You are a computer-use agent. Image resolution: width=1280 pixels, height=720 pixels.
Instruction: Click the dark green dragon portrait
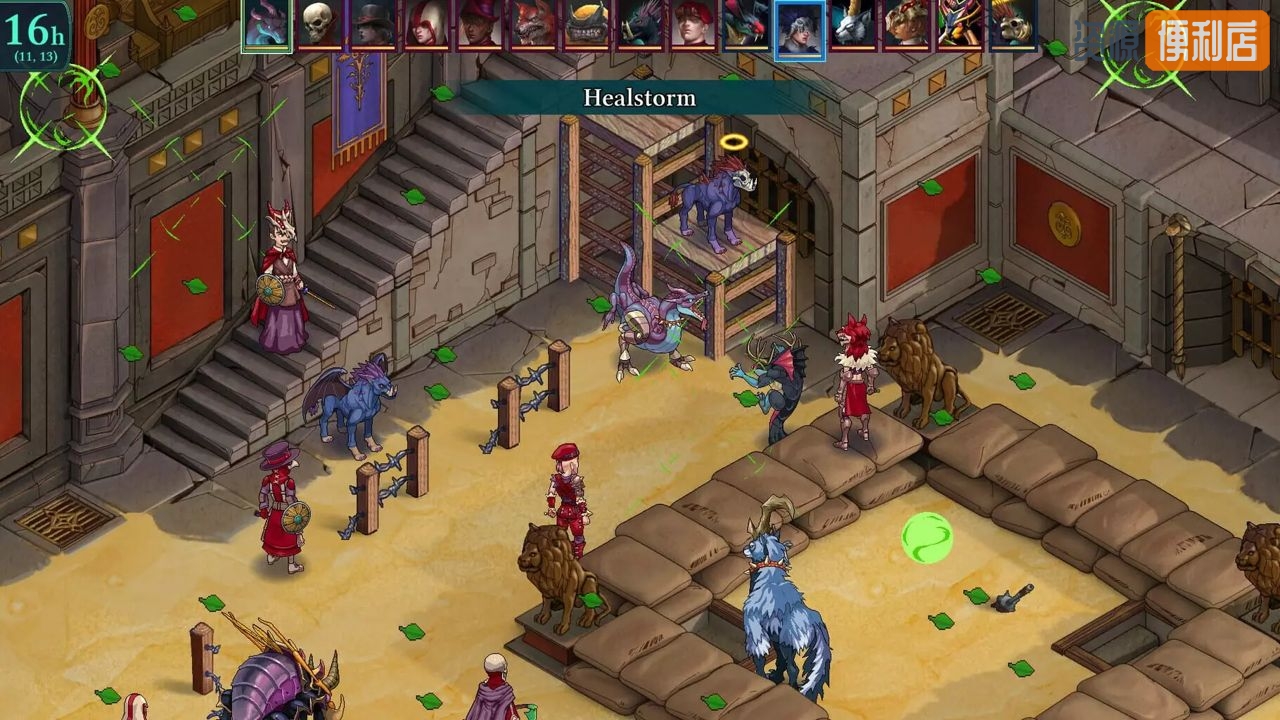pos(746,24)
